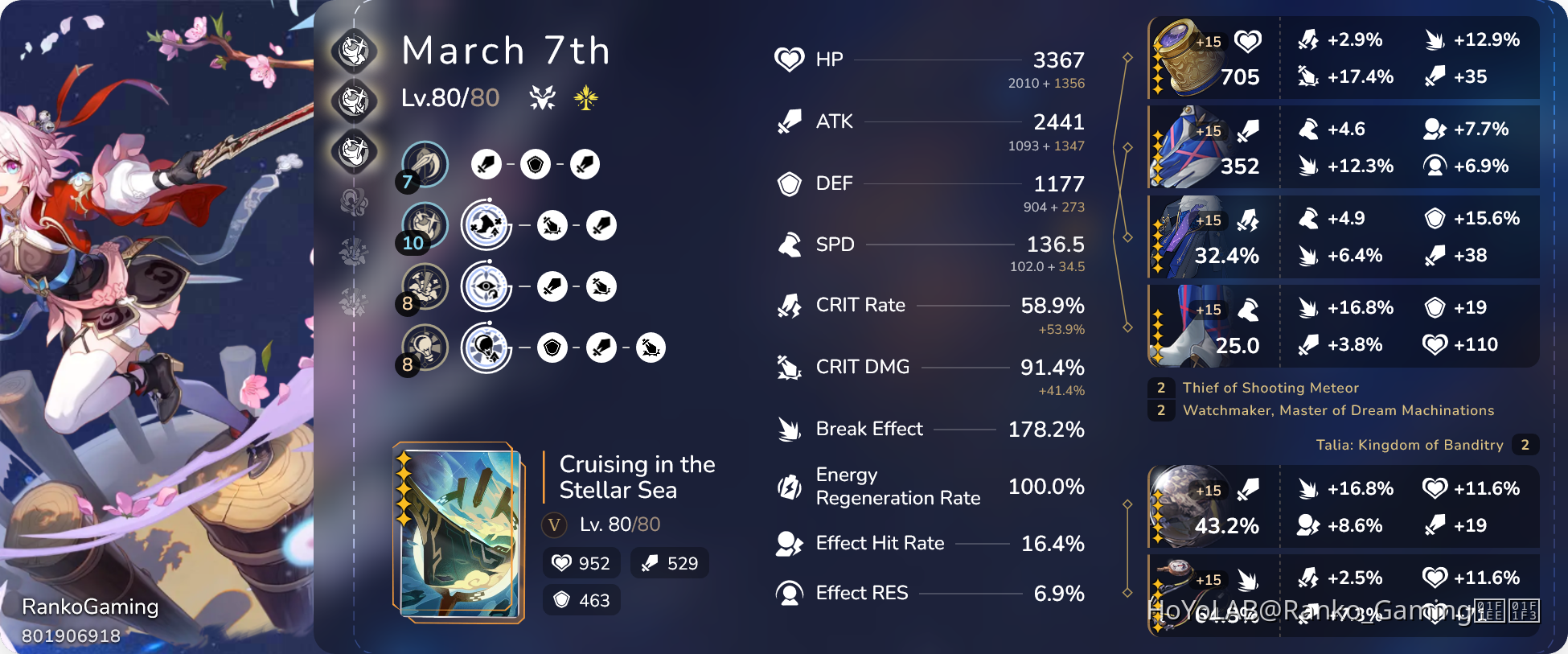This screenshot has height=654, width=1568.
Task: Click the Lv.80/80 level progress indicator
Action: (451, 98)
